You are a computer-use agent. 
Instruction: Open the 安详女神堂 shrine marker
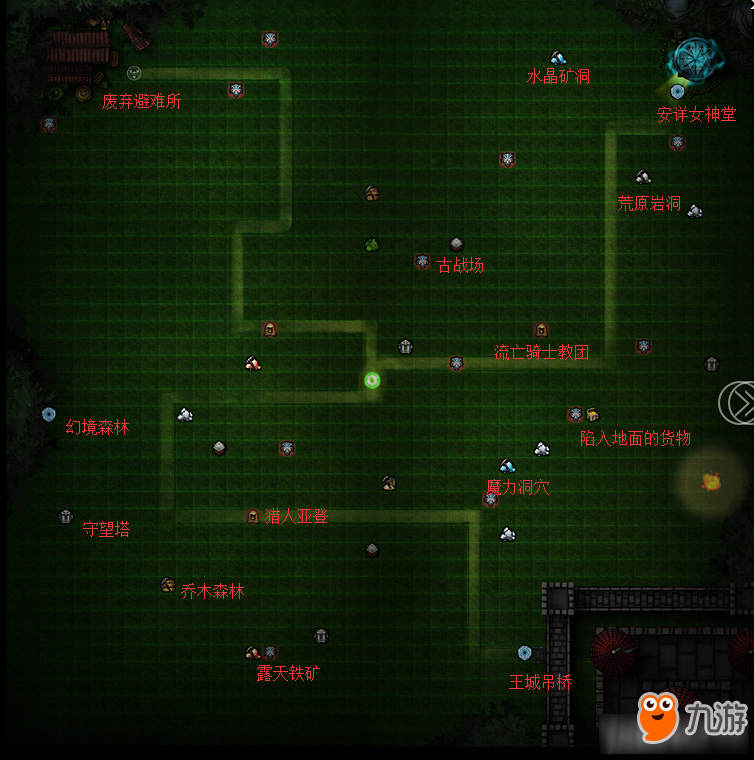[x=677, y=91]
